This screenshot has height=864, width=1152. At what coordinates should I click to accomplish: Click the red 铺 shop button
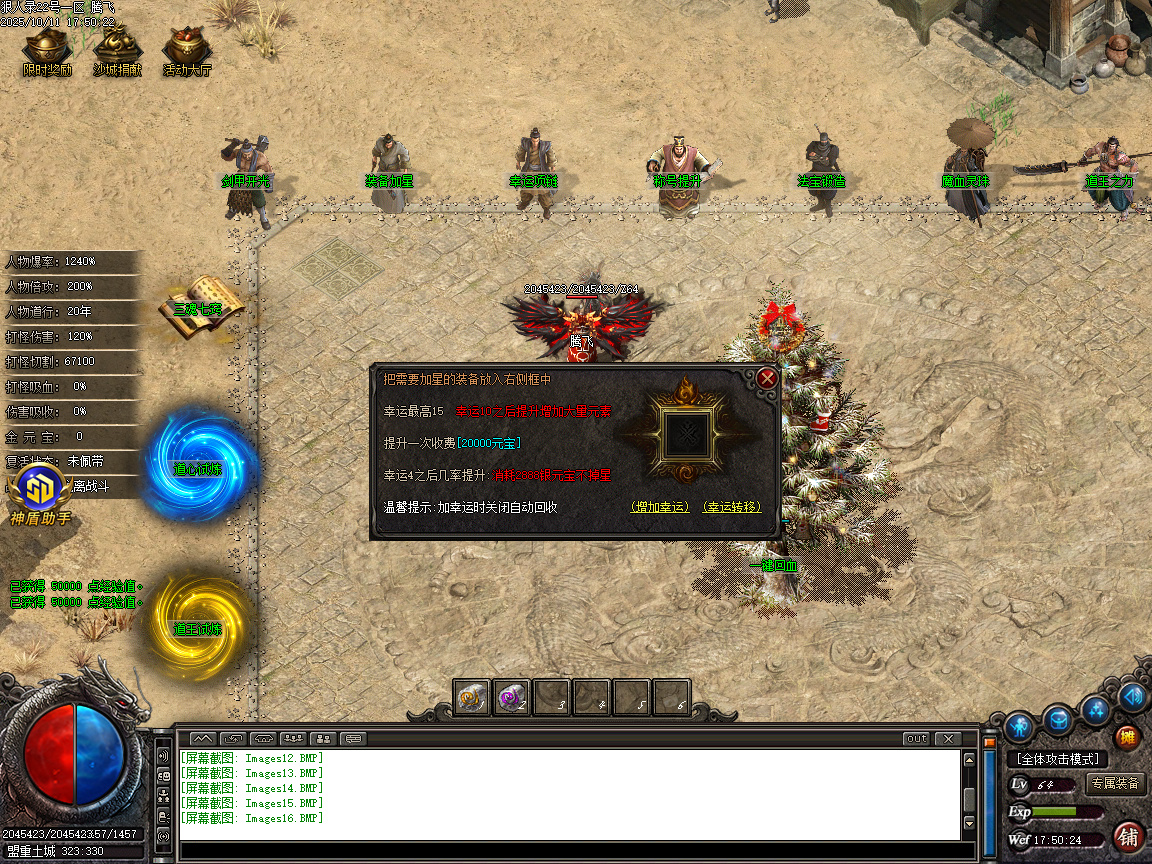[x=1128, y=835]
